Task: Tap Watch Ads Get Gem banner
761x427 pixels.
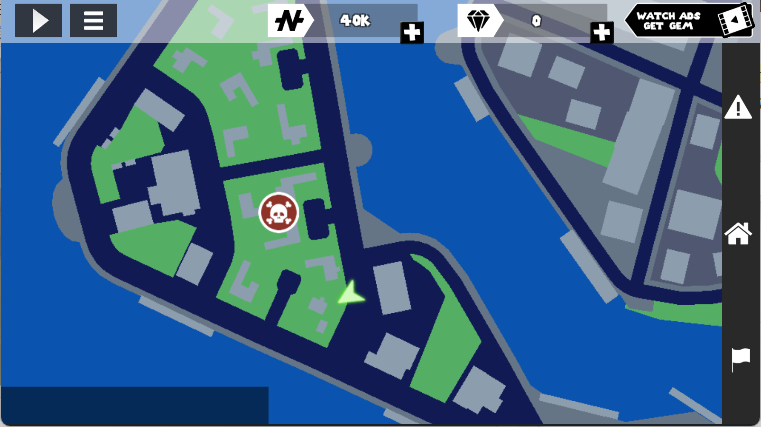Action: [x=689, y=20]
